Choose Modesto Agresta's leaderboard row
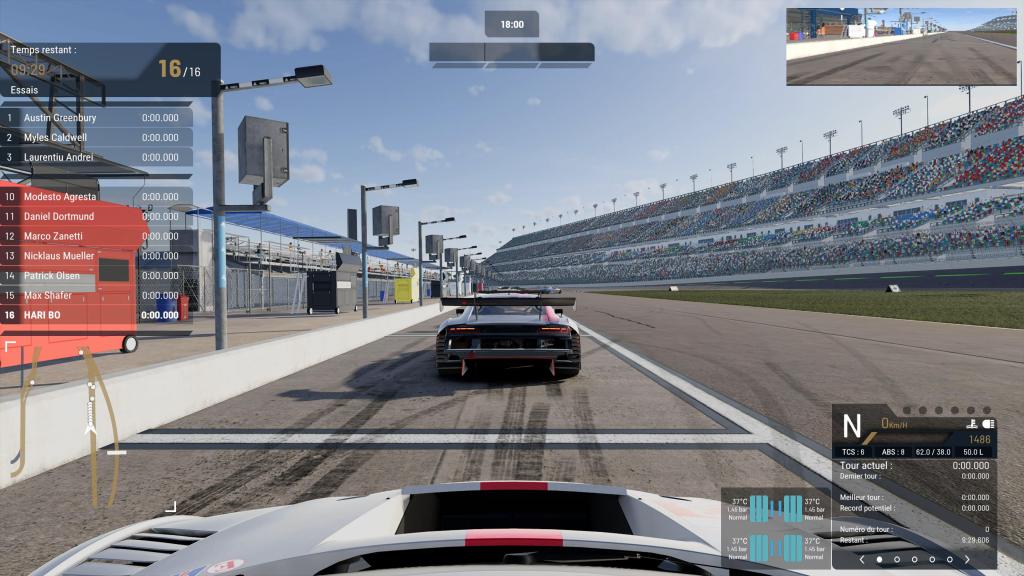 [97, 197]
